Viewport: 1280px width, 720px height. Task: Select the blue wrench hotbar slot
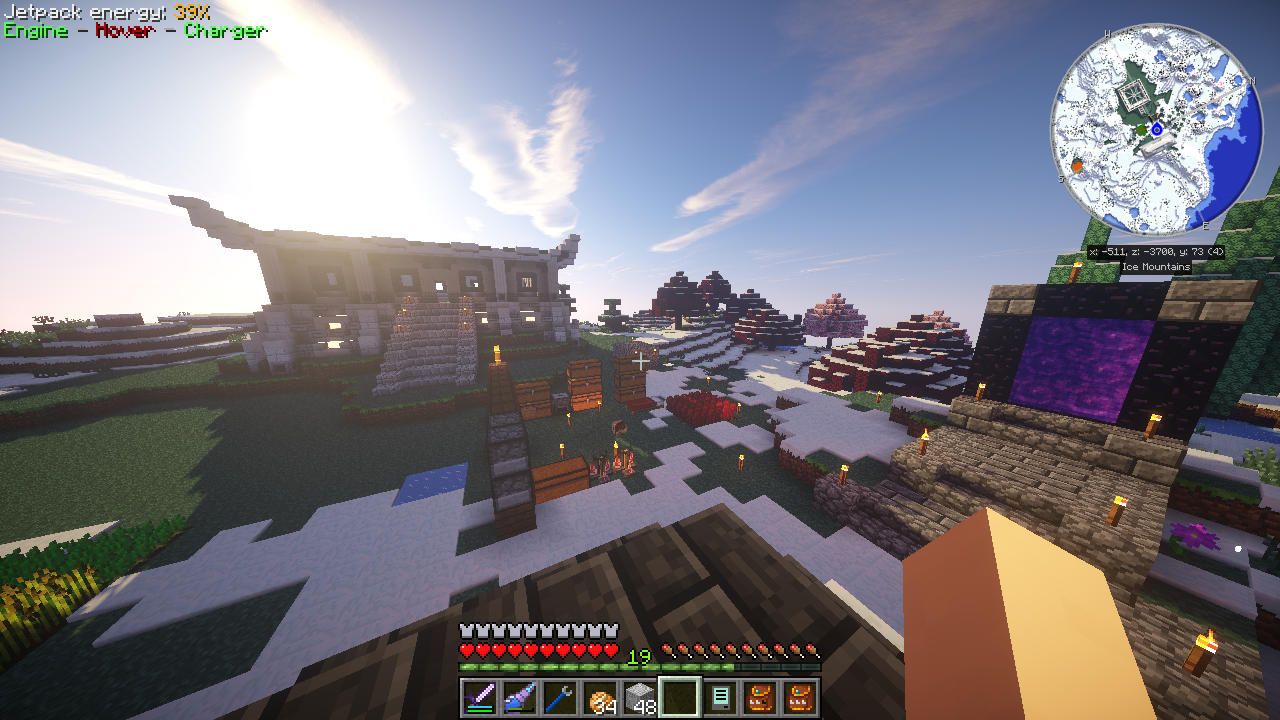[x=560, y=697]
